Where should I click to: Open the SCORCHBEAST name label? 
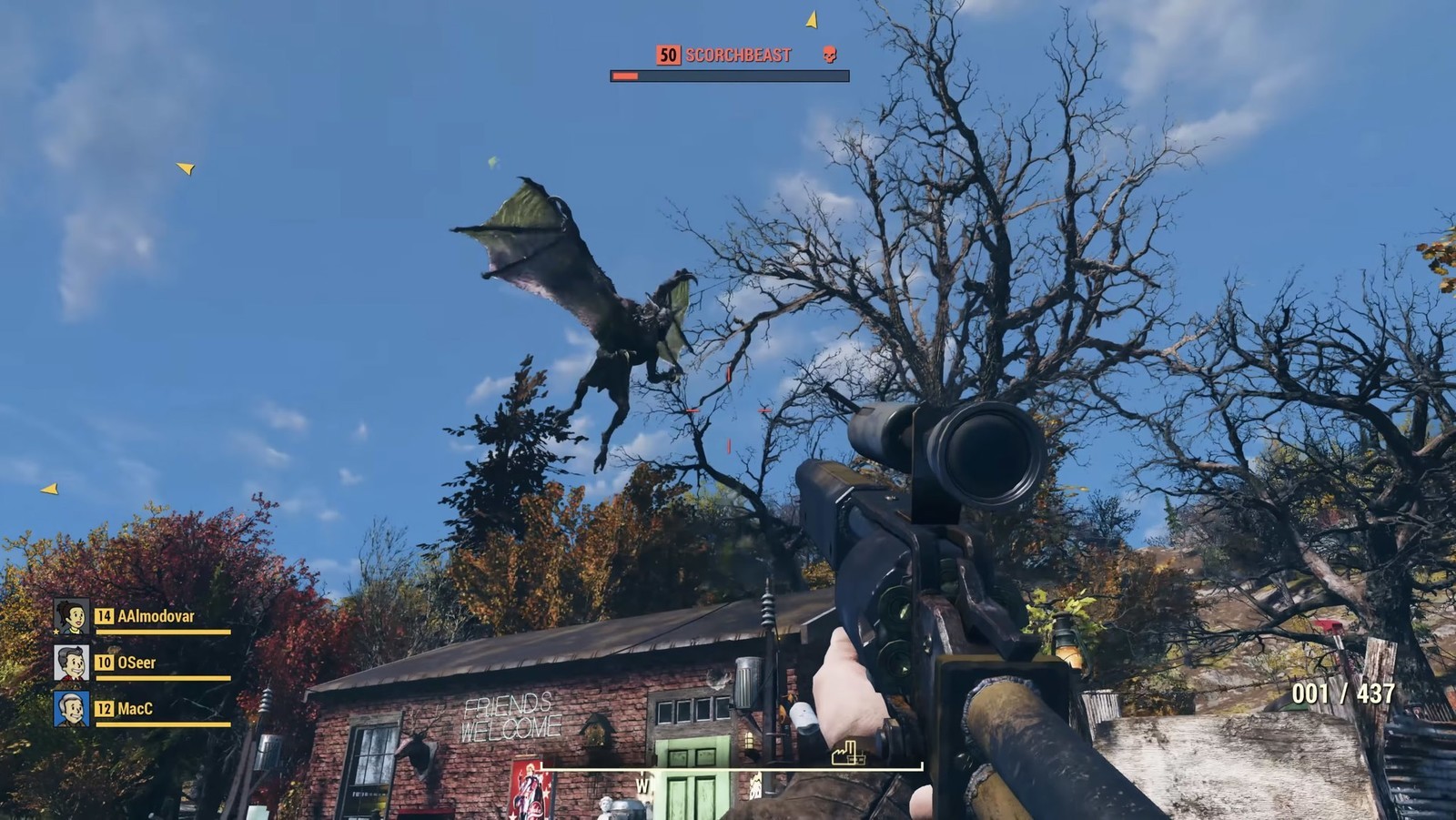coord(737,56)
